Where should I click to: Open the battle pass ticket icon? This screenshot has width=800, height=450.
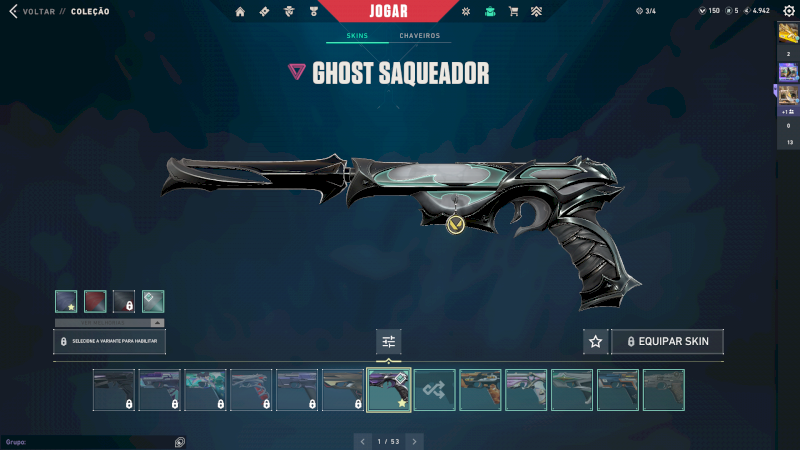pos(264,12)
